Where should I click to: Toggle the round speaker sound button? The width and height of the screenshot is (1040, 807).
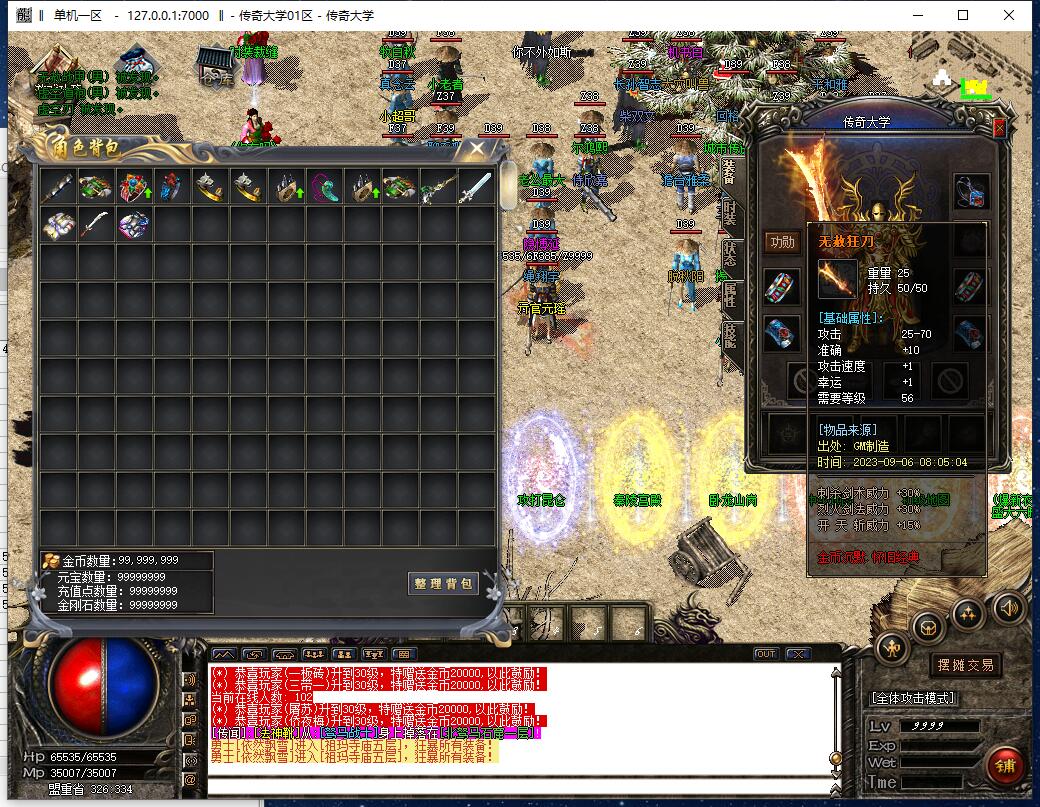click(1008, 606)
